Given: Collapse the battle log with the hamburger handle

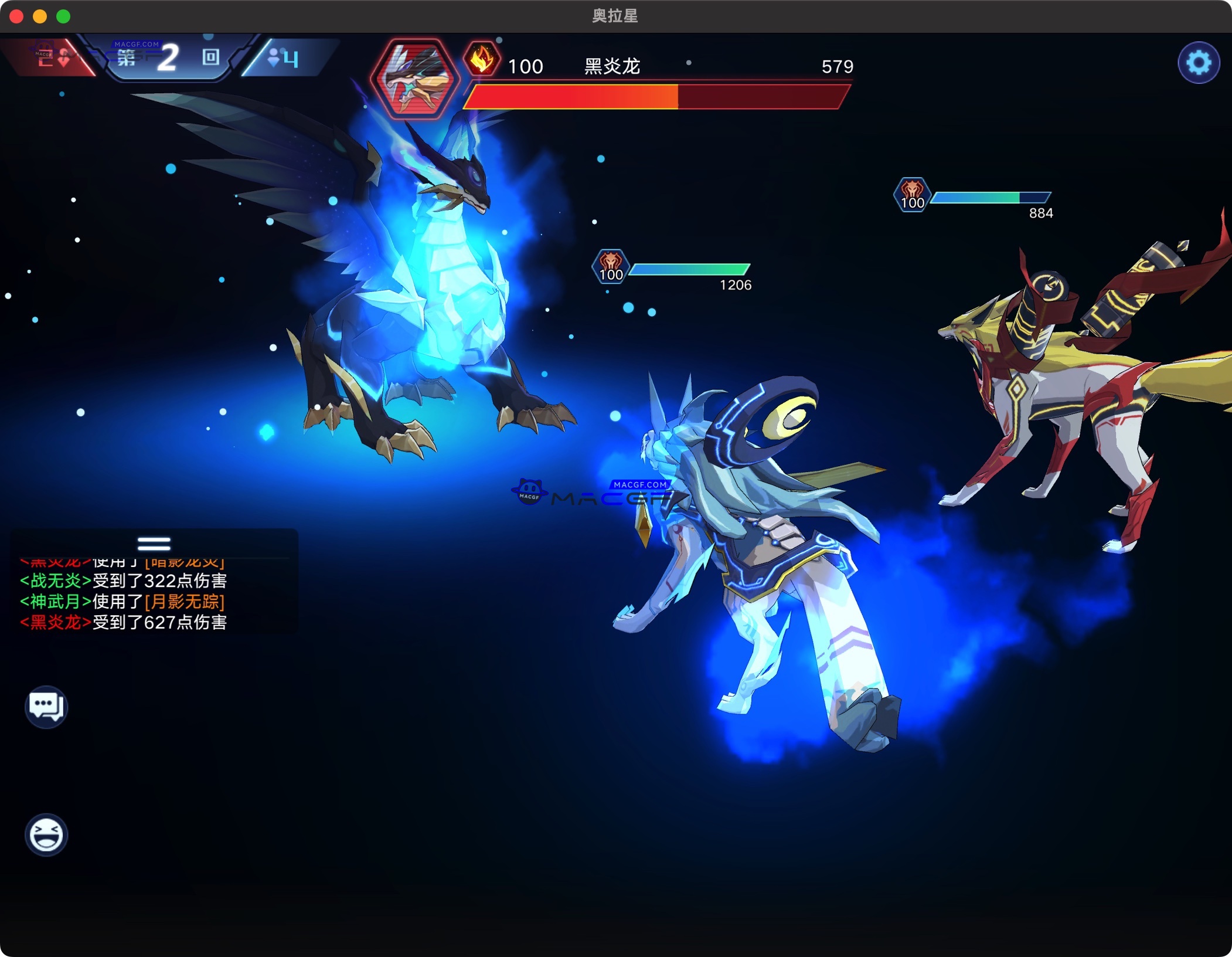Looking at the screenshot, I should [x=154, y=542].
